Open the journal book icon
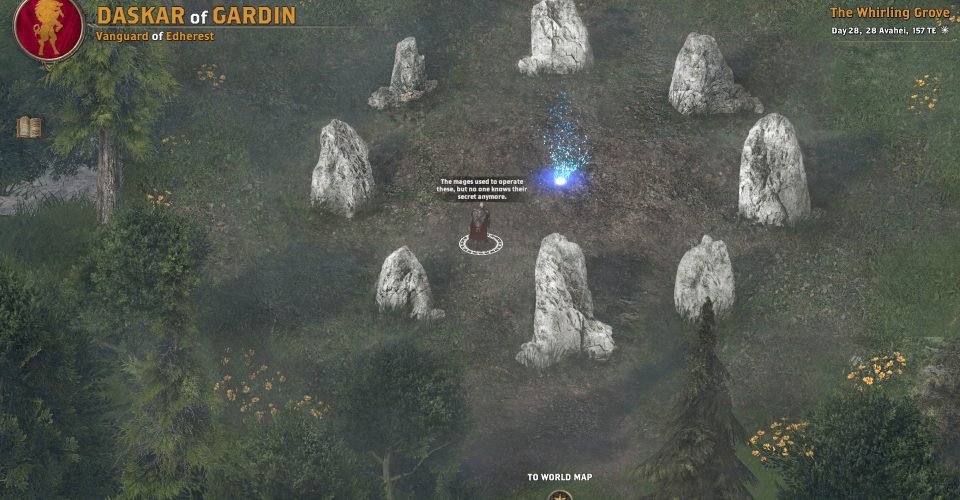Image resolution: width=960 pixels, height=500 pixels. tap(28, 127)
